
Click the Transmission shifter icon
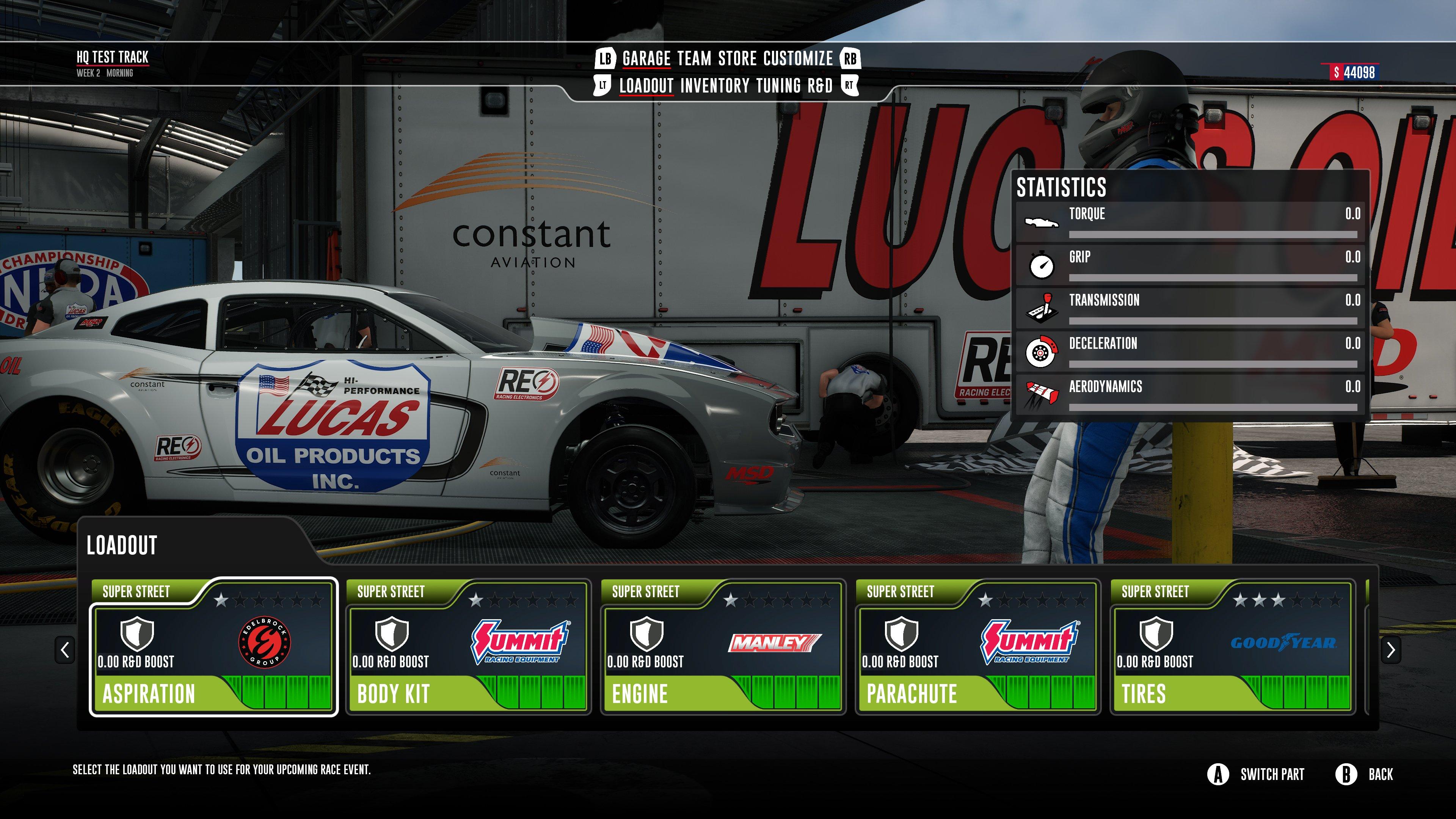1043,306
